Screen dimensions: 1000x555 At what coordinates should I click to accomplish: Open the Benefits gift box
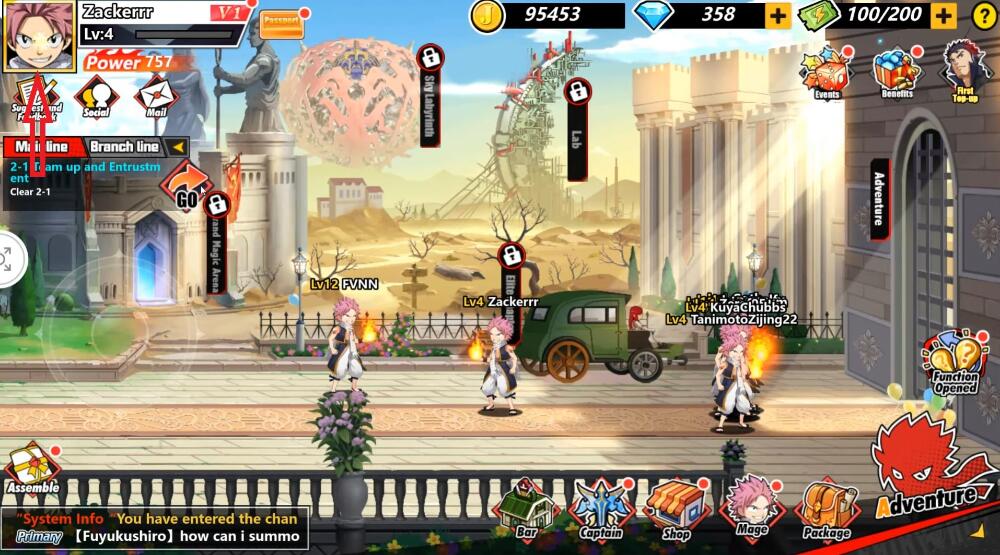point(898,71)
